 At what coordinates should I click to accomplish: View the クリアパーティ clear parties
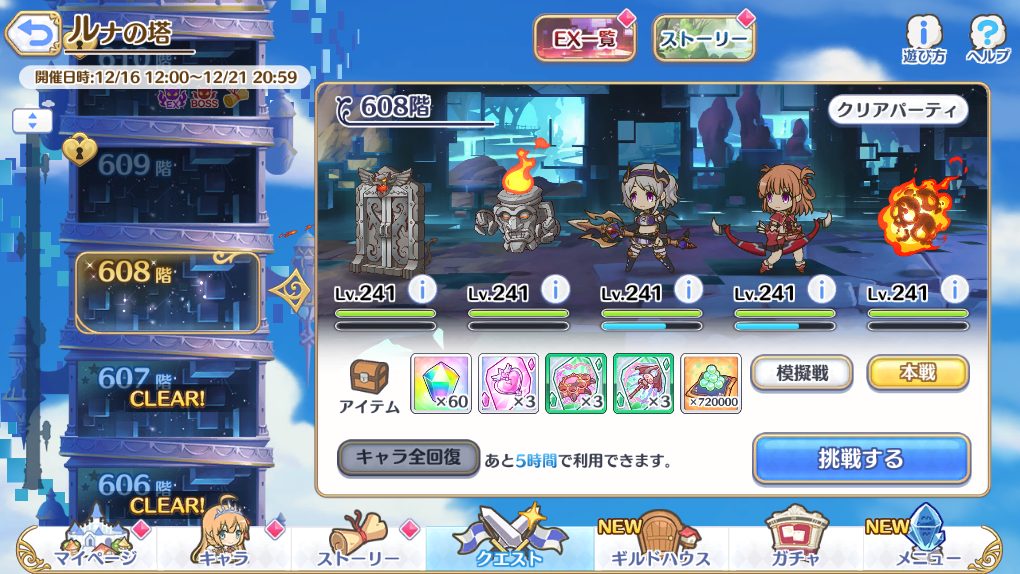pyautogui.click(x=898, y=110)
